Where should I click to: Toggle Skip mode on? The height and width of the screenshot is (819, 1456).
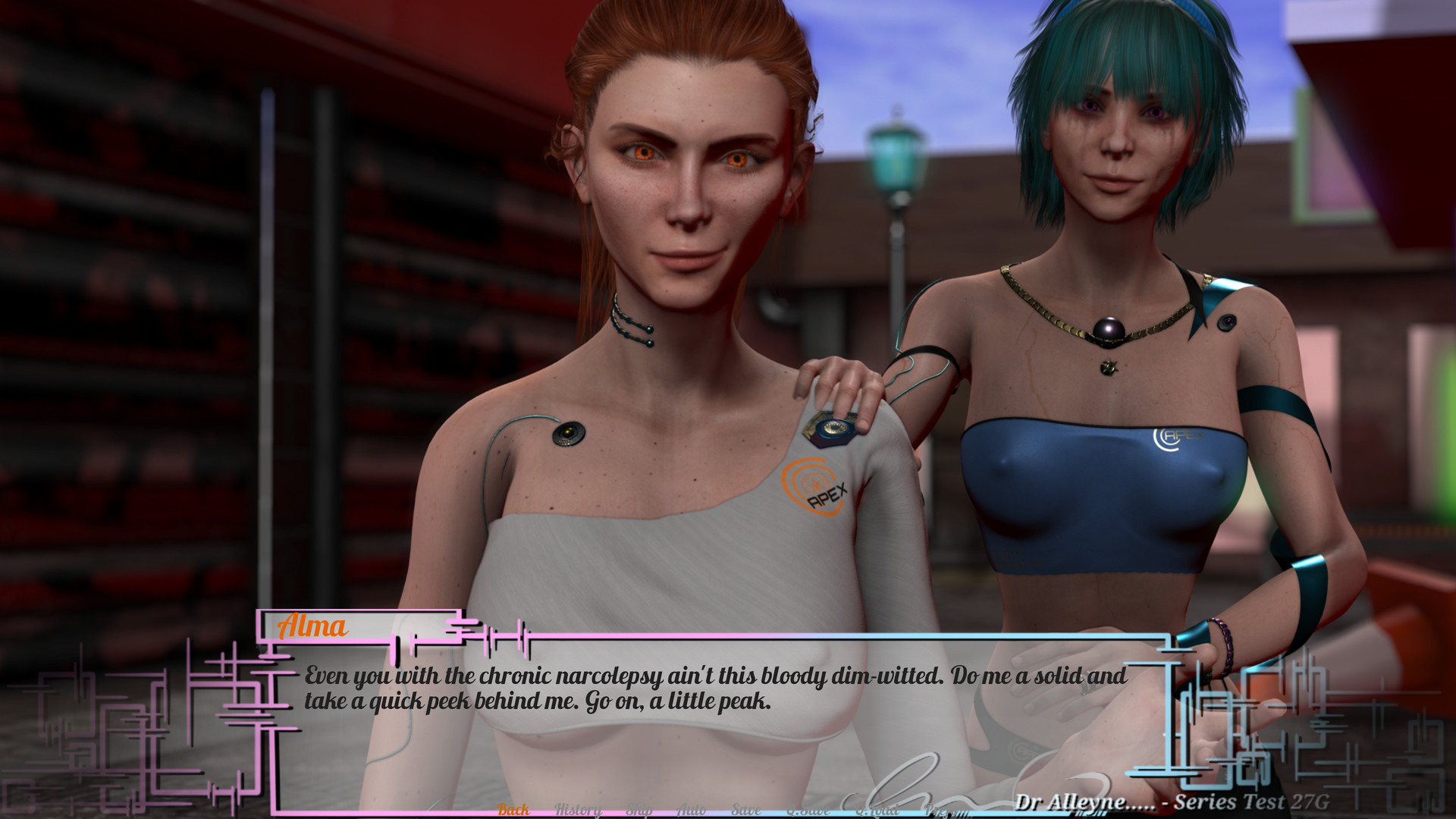[641, 808]
